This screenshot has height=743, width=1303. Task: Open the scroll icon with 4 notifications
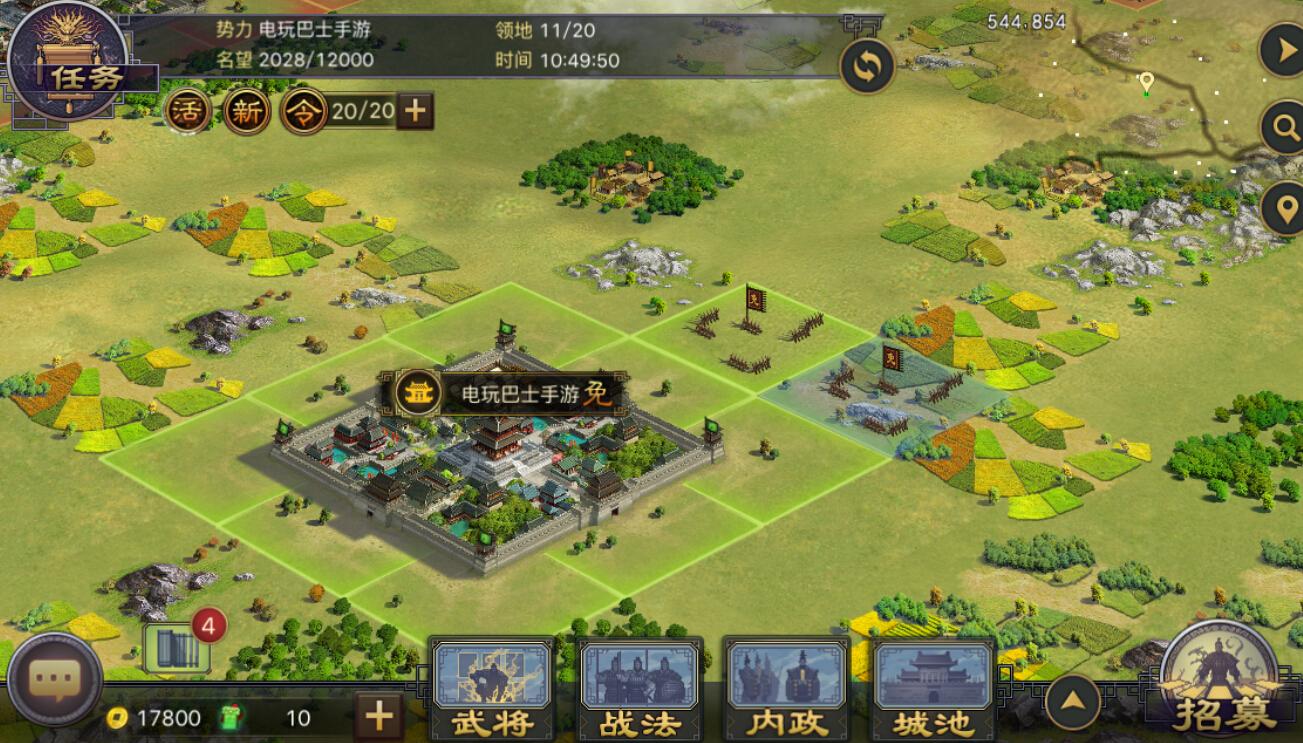177,649
